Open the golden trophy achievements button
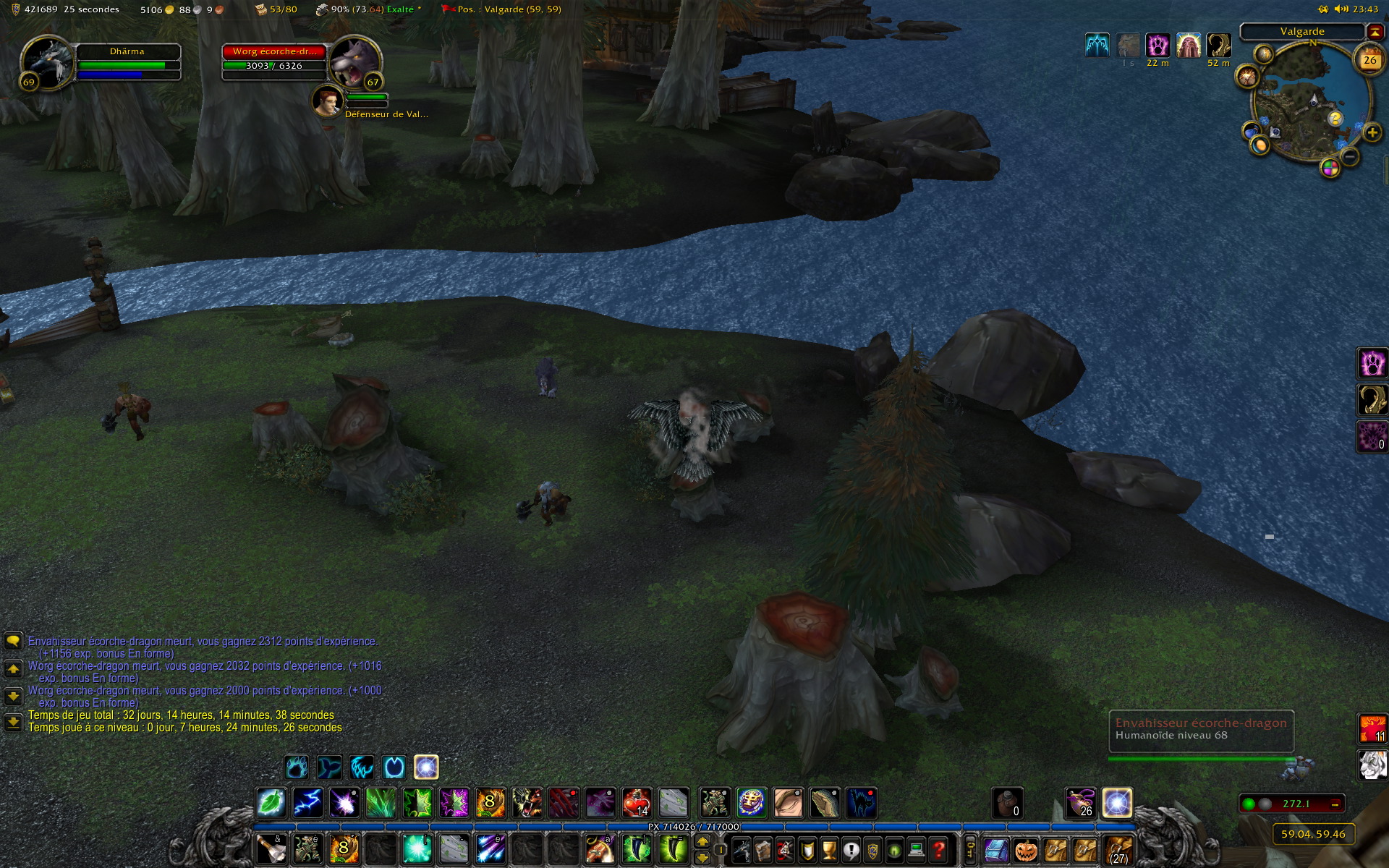Image resolution: width=1389 pixels, height=868 pixels. coord(829,850)
